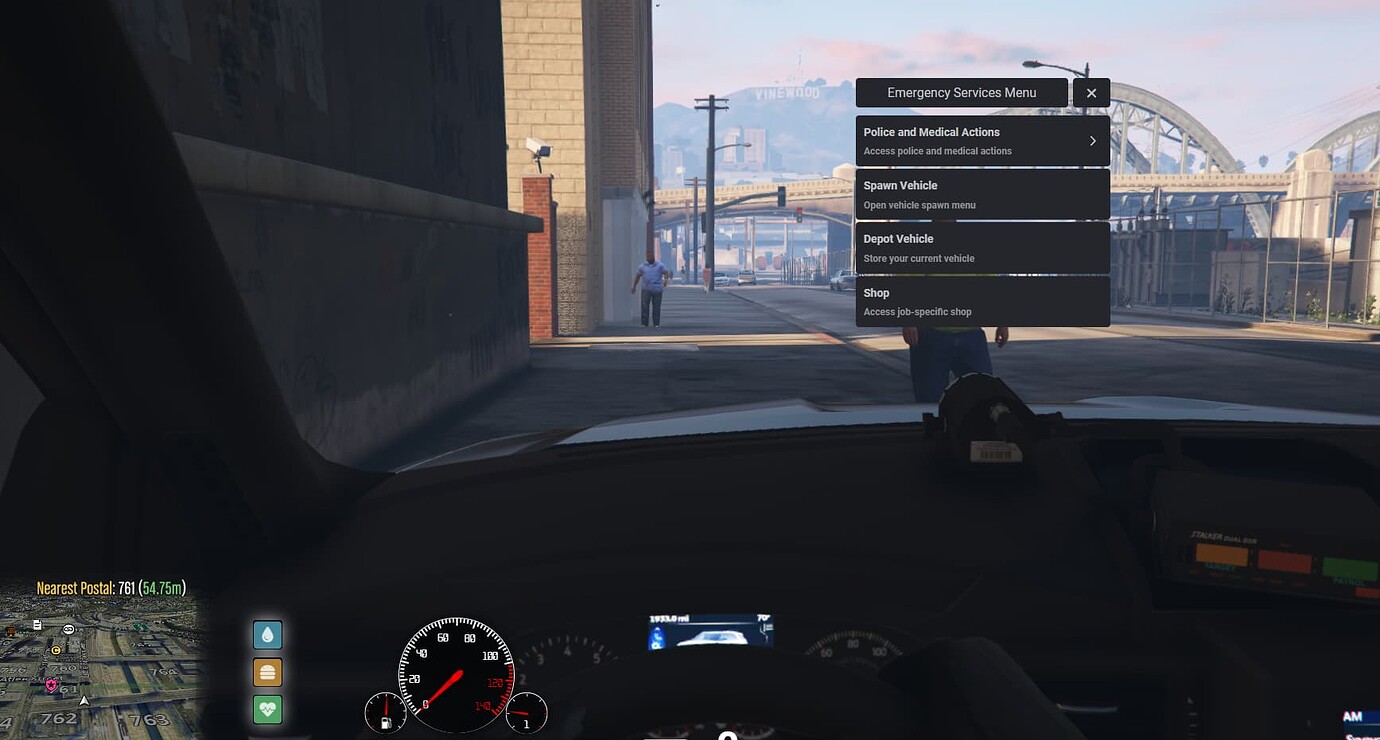The width and height of the screenshot is (1380, 740).
Task: Click the green health heart status icon
Action: (x=267, y=710)
